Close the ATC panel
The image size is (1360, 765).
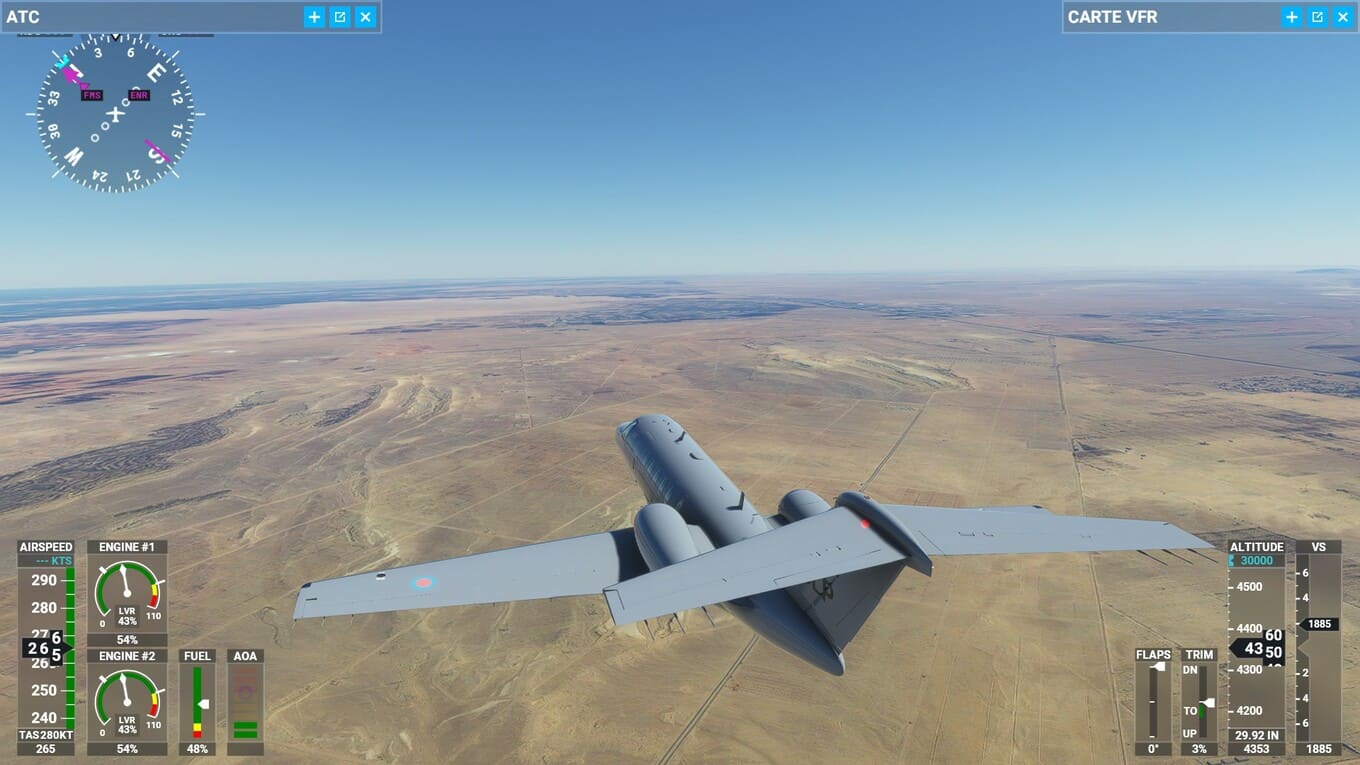(365, 17)
